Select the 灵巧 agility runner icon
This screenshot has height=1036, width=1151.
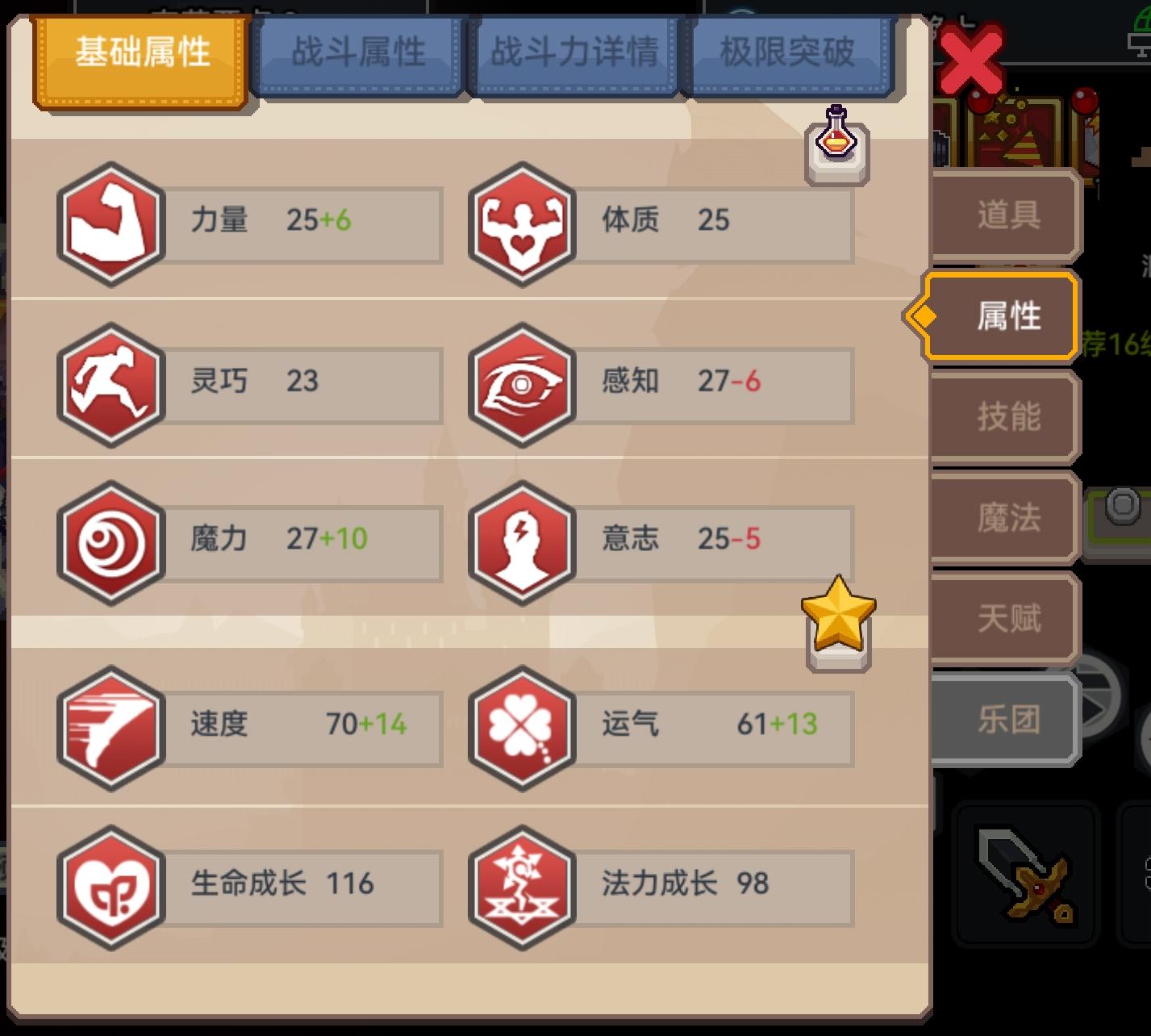tap(111, 385)
